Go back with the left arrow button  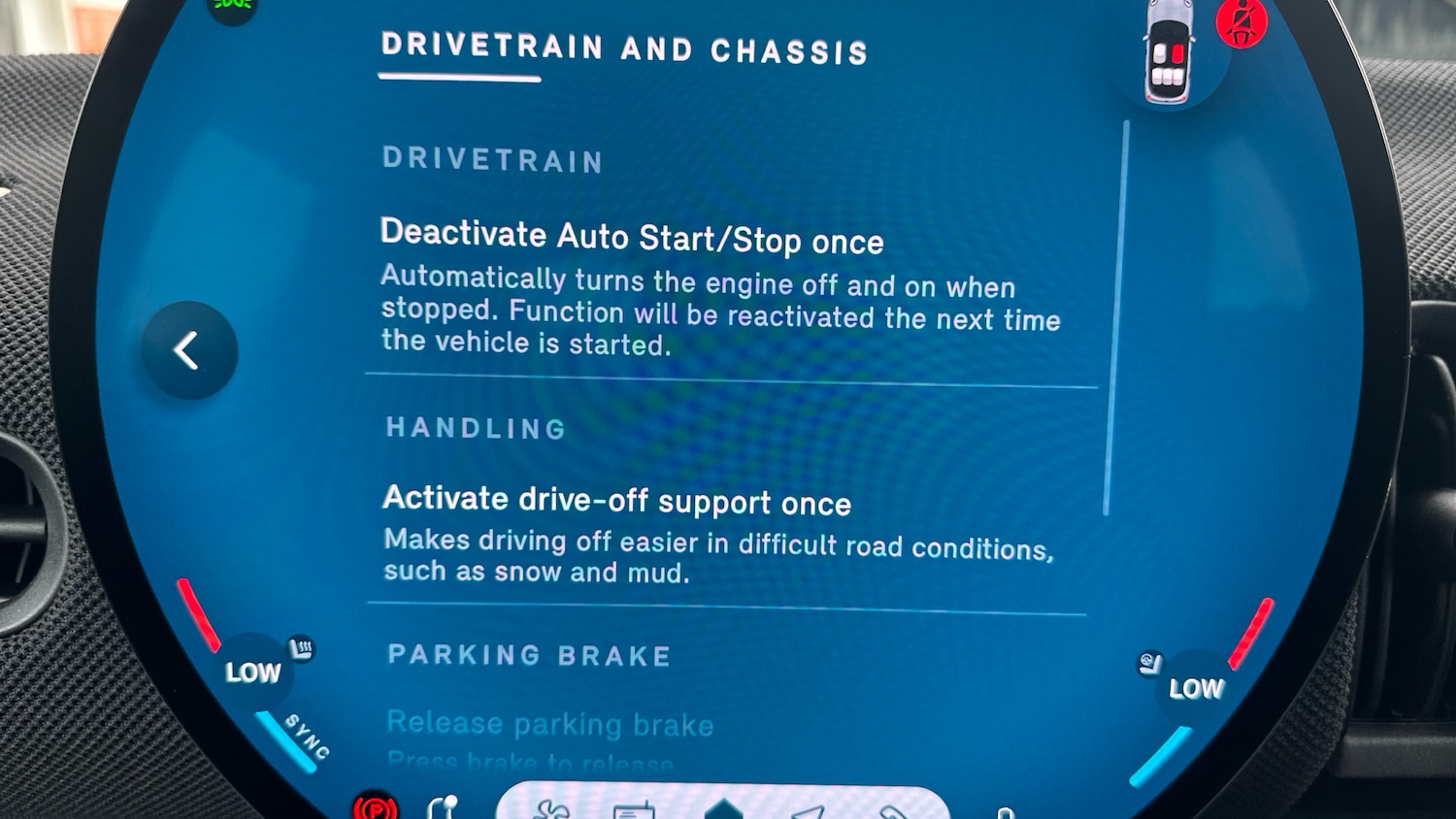tap(189, 350)
